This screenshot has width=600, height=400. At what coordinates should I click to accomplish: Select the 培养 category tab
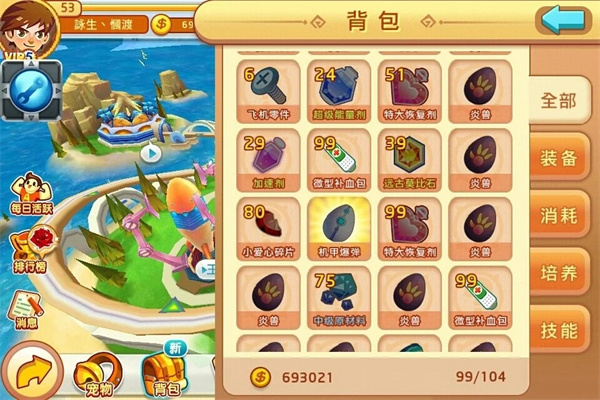(559, 274)
